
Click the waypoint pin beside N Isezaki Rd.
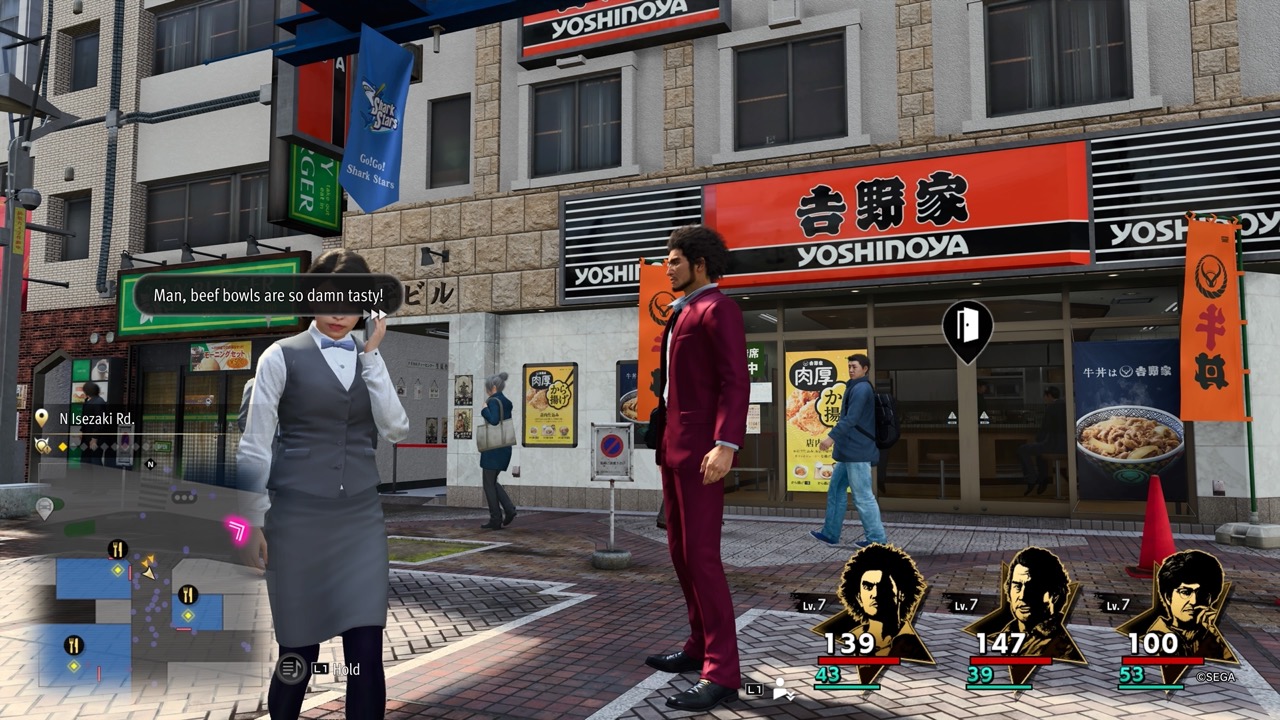tap(42, 418)
